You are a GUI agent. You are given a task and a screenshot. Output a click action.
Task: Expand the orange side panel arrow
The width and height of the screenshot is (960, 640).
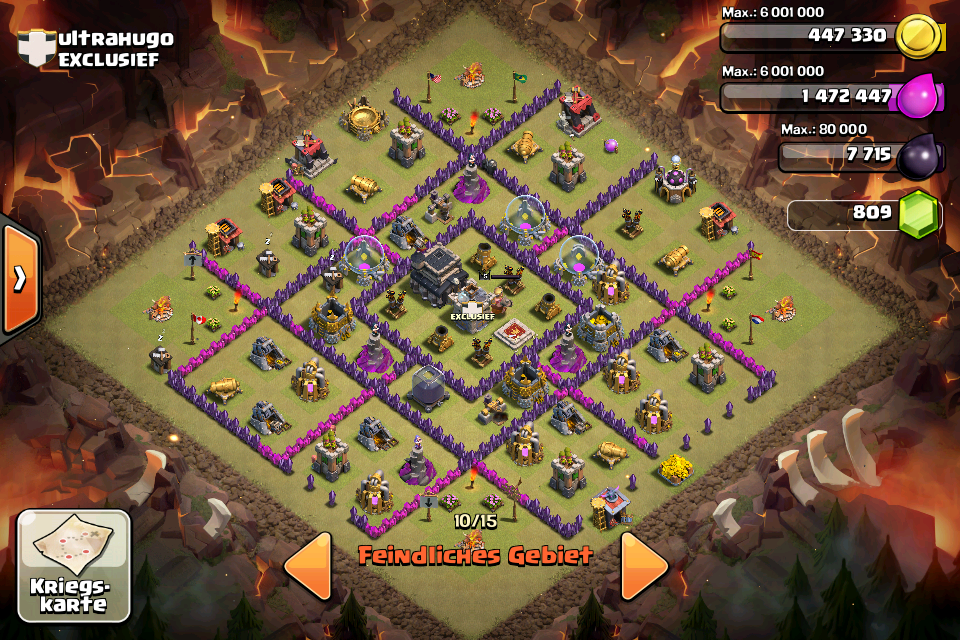coord(20,279)
